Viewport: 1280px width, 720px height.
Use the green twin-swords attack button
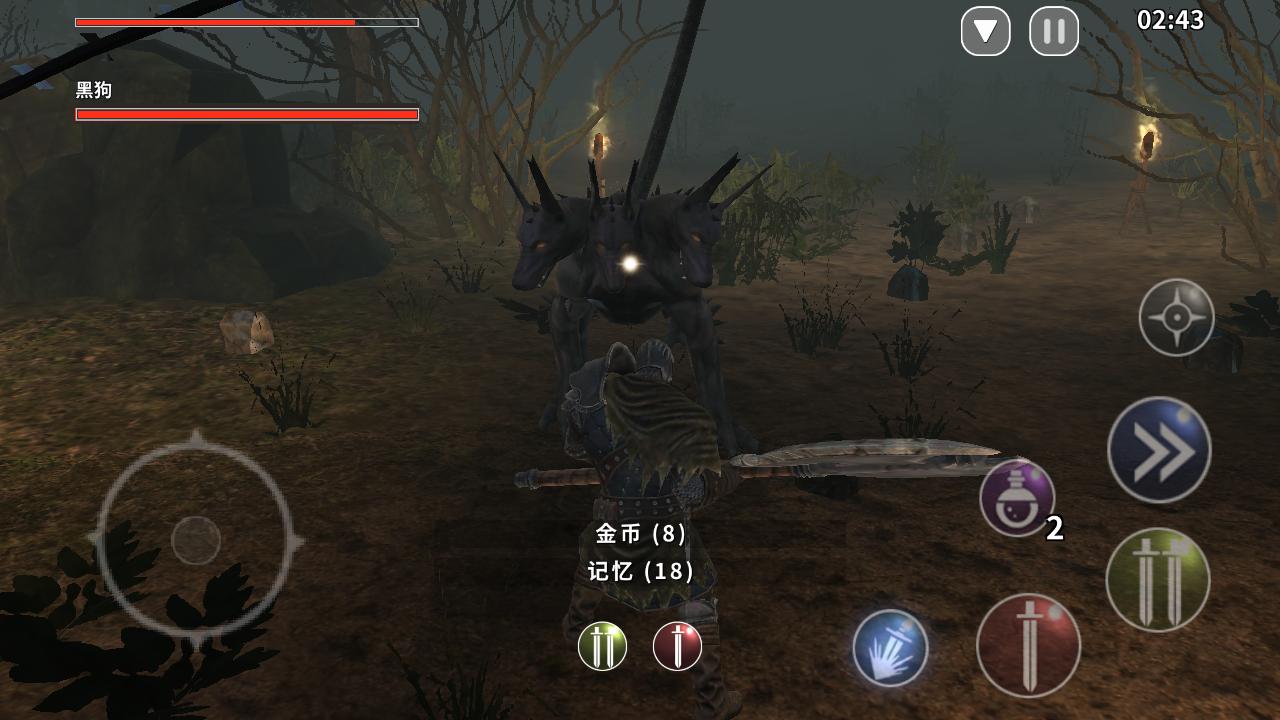1158,580
